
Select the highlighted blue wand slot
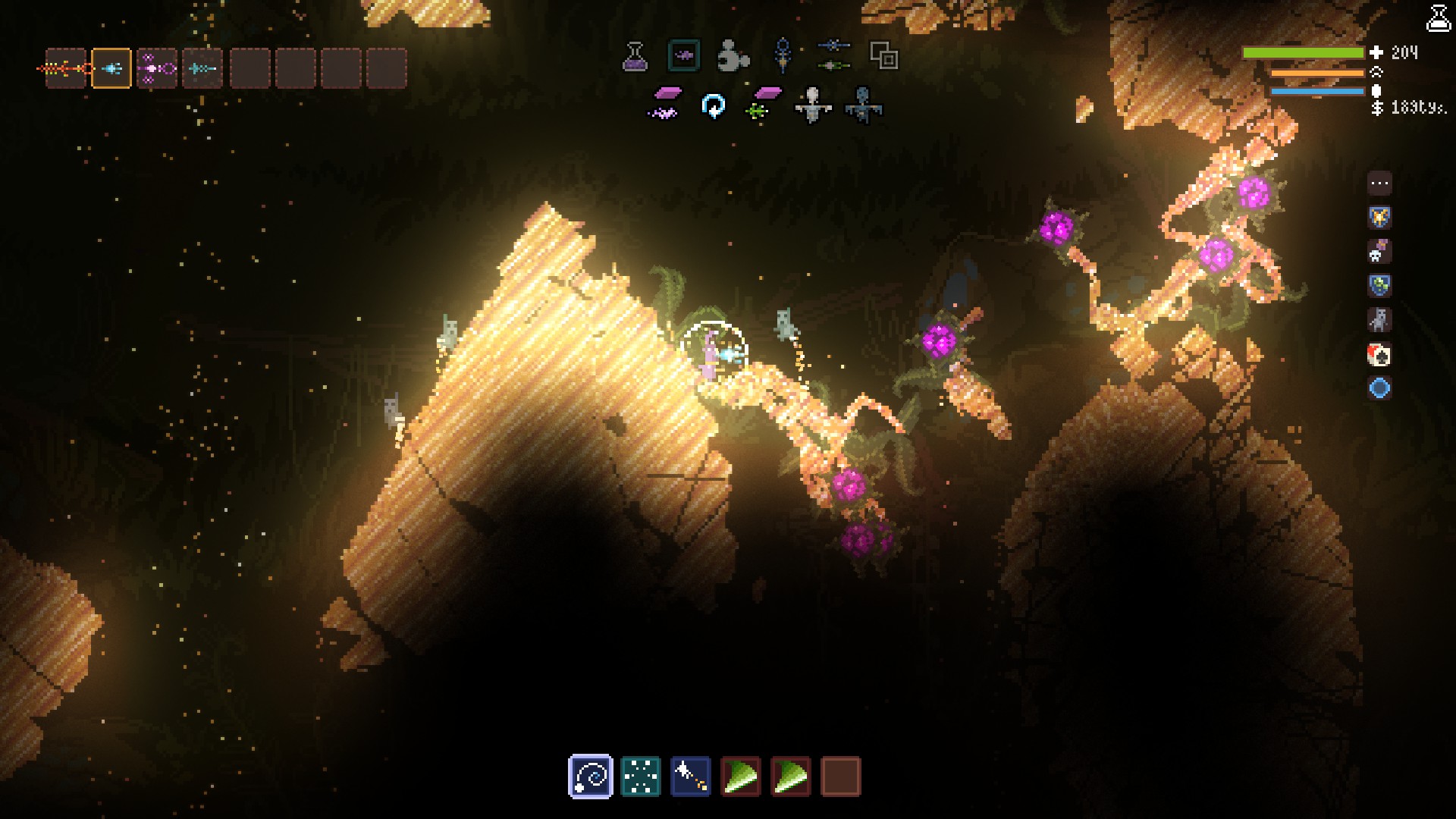pos(111,69)
